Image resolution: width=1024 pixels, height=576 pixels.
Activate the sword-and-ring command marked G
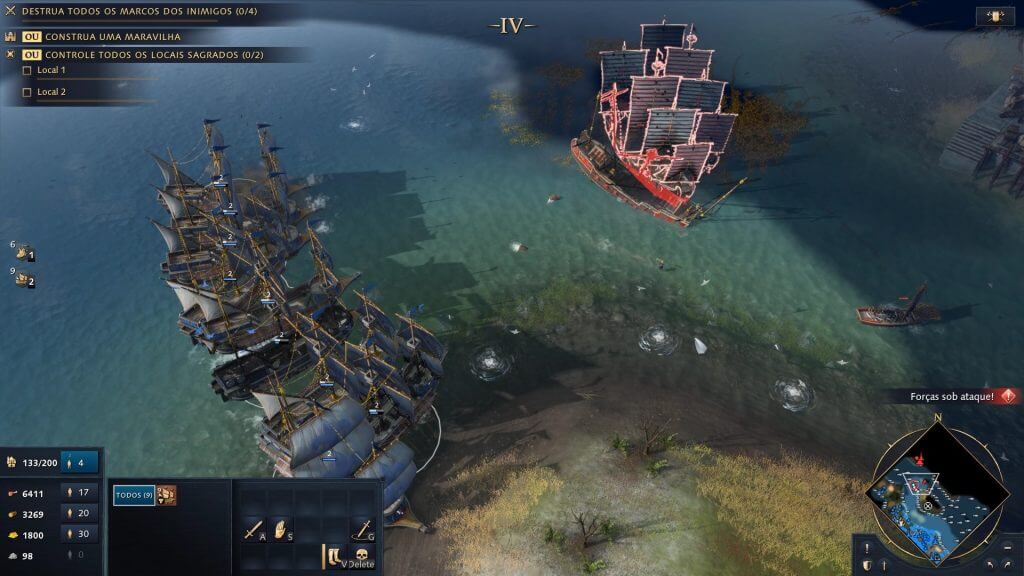click(362, 529)
